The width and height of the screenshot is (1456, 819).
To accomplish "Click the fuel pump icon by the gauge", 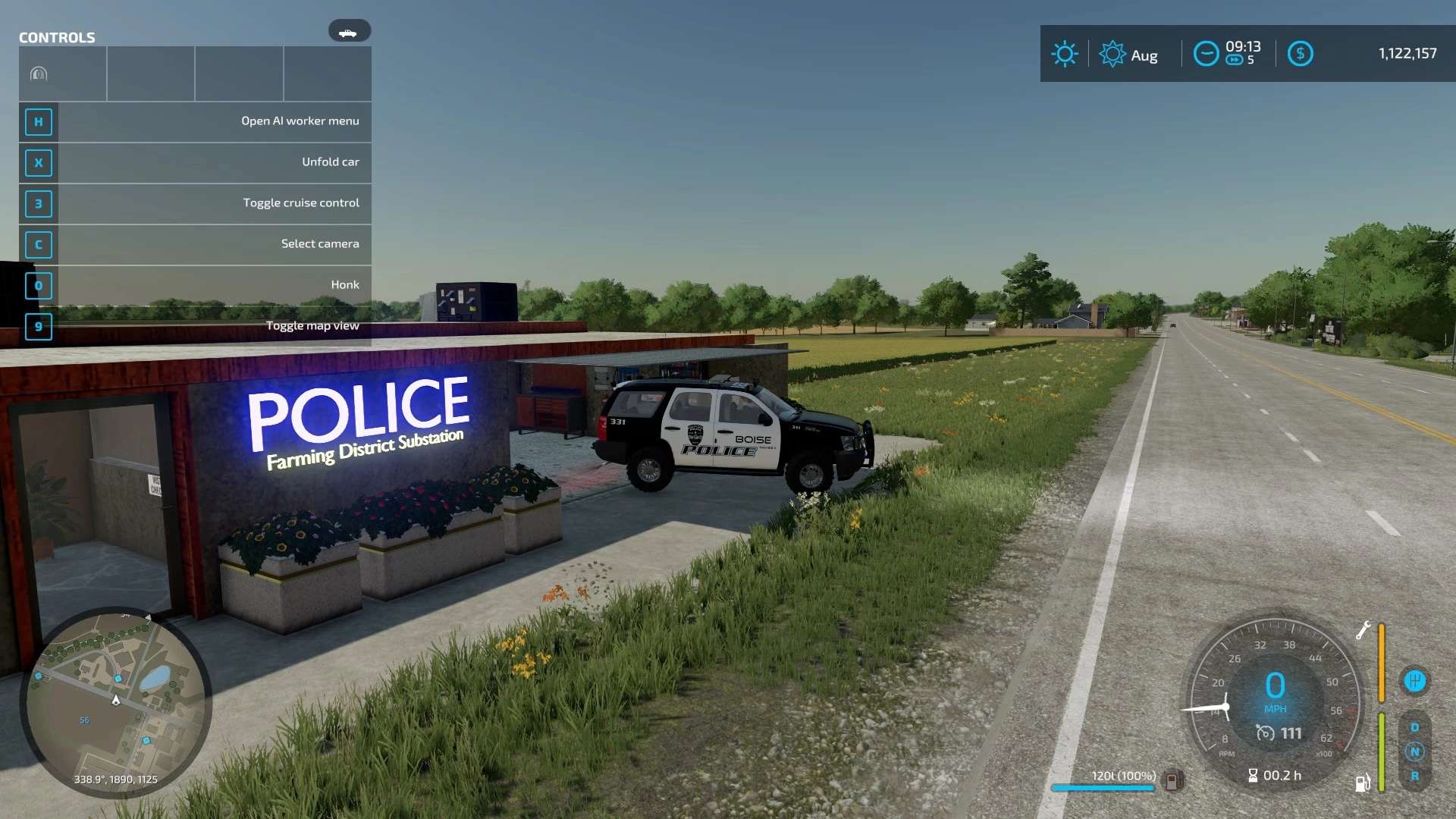I will tap(1362, 783).
